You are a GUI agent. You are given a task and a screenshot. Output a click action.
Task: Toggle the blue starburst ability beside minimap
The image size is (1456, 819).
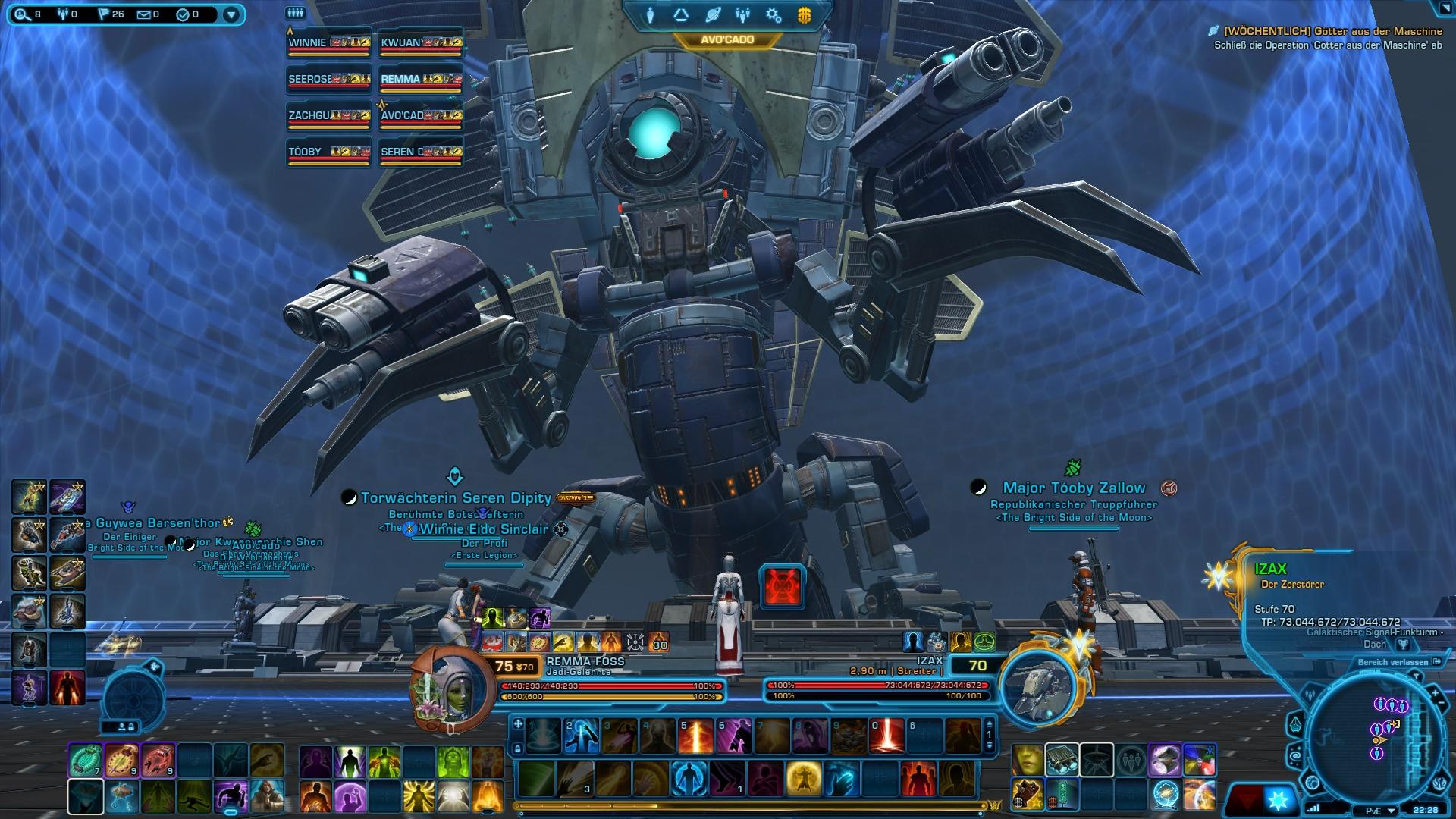(x=1280, y=800)
